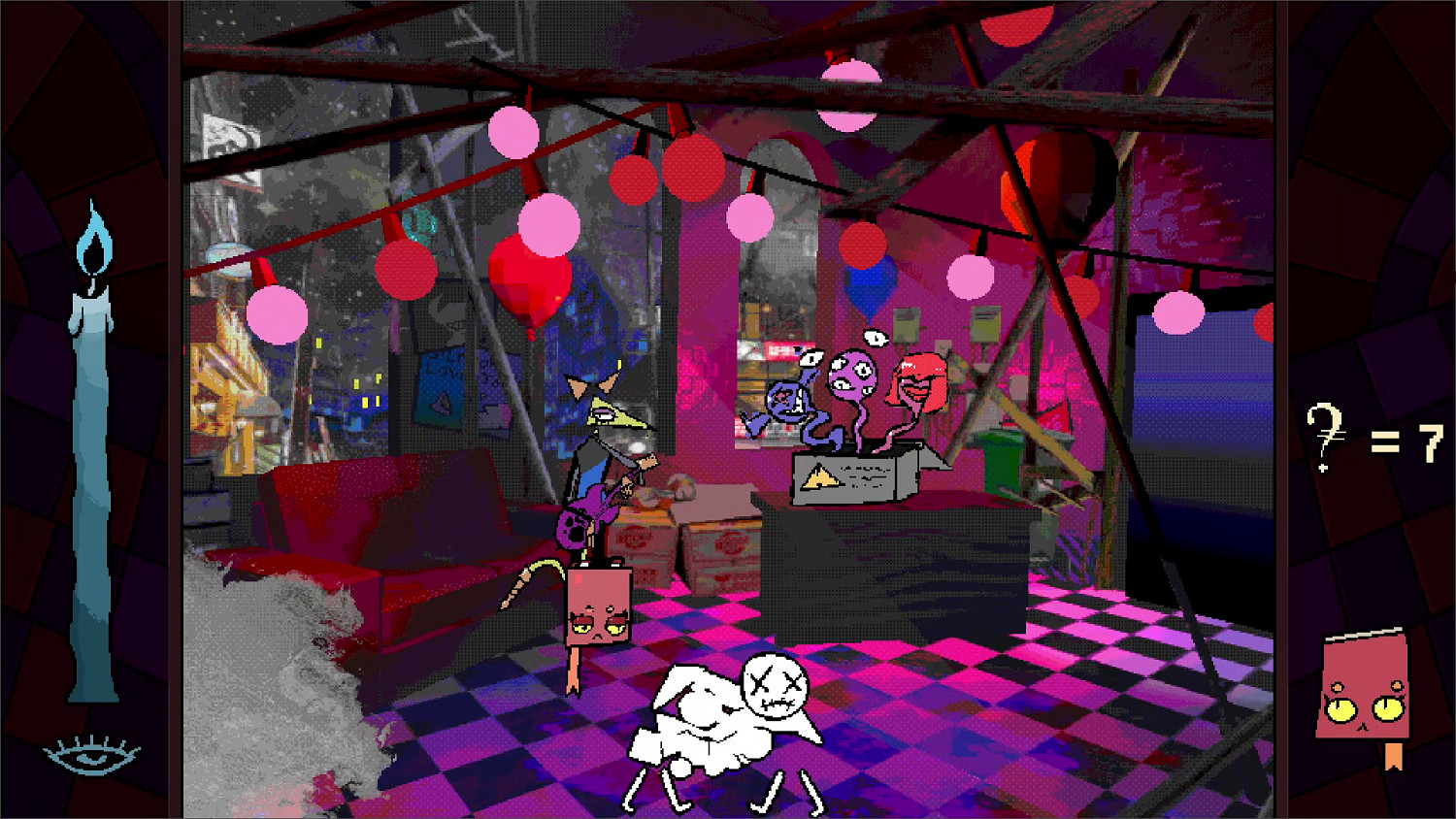The height and width of the screenshot is (819, 1456).
Task: Select the paper-bag cat character in the scene
Action: 597,606
